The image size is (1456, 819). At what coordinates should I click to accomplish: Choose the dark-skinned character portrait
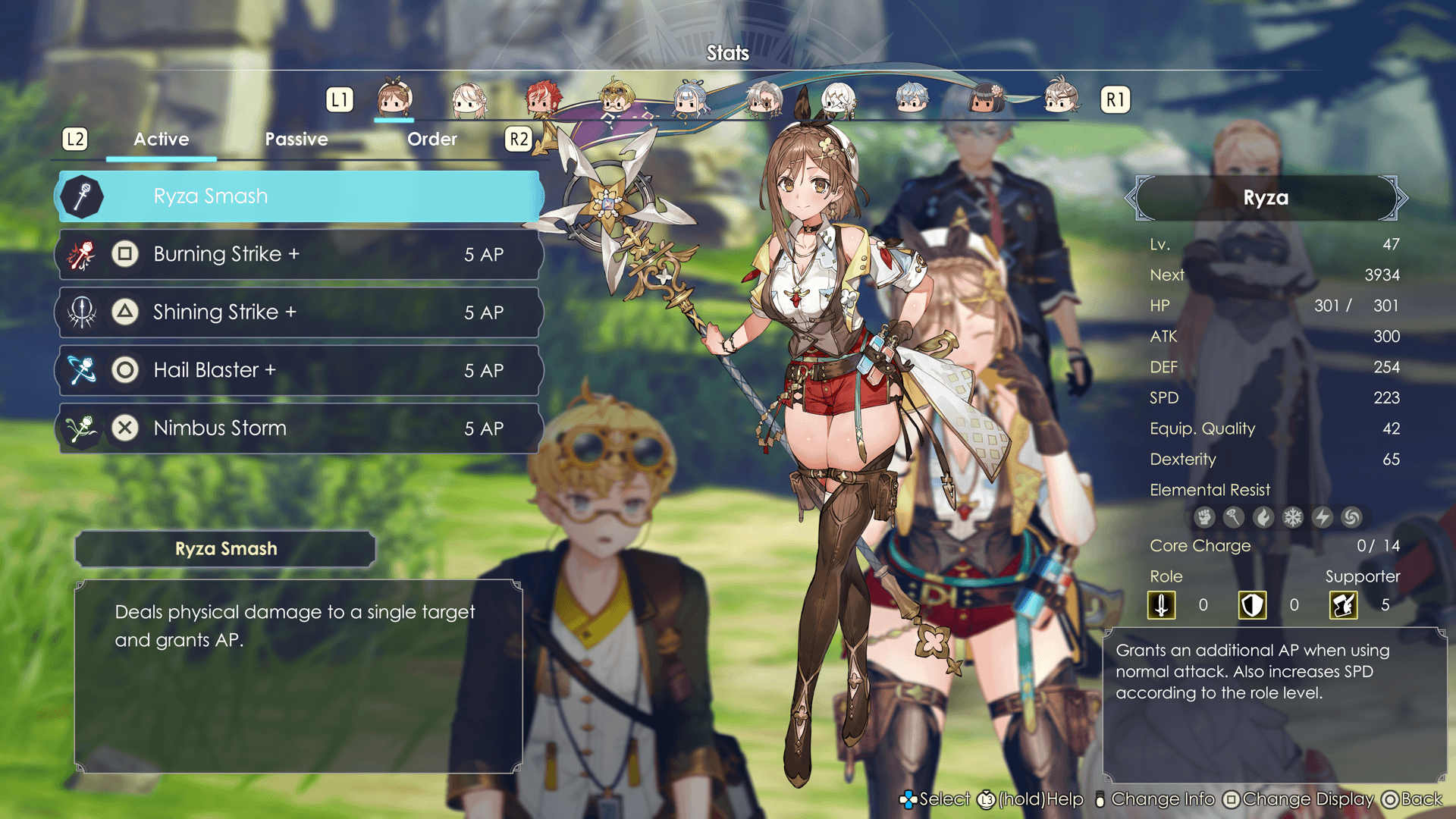pyautogui.click(x=985, y=99)
